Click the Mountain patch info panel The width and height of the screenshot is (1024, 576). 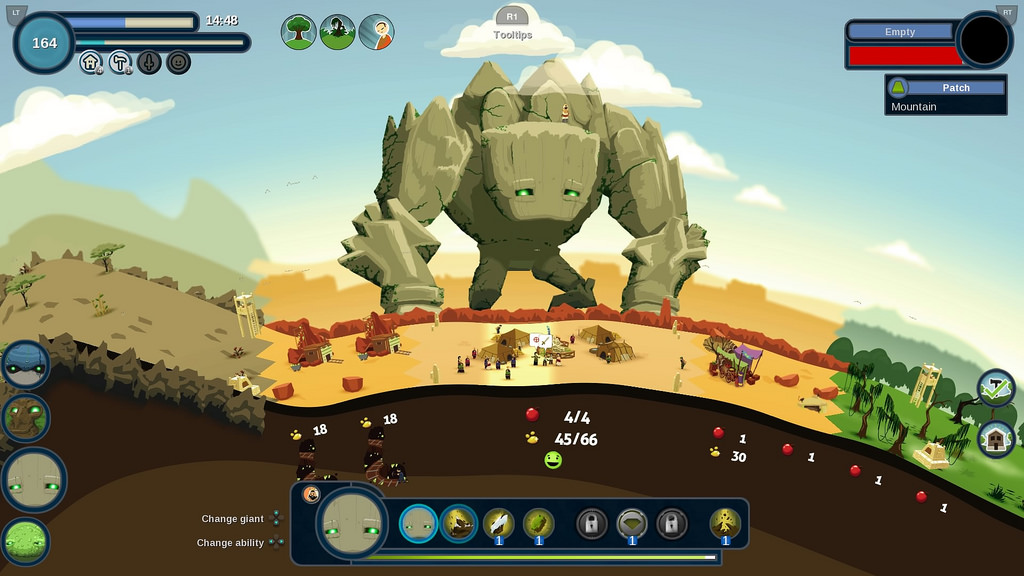(947, 96)
